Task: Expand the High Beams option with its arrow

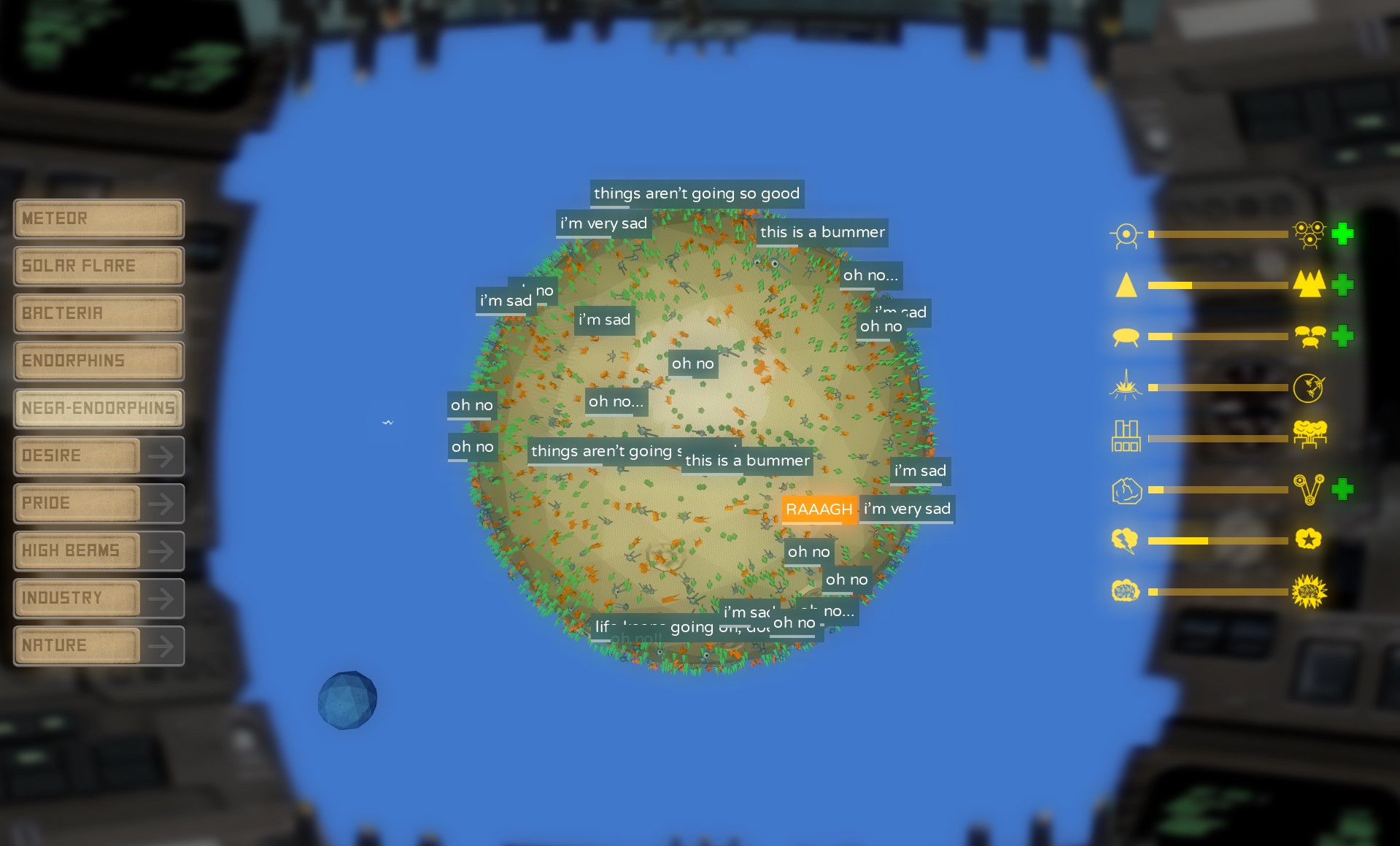Action: [162, 550]
